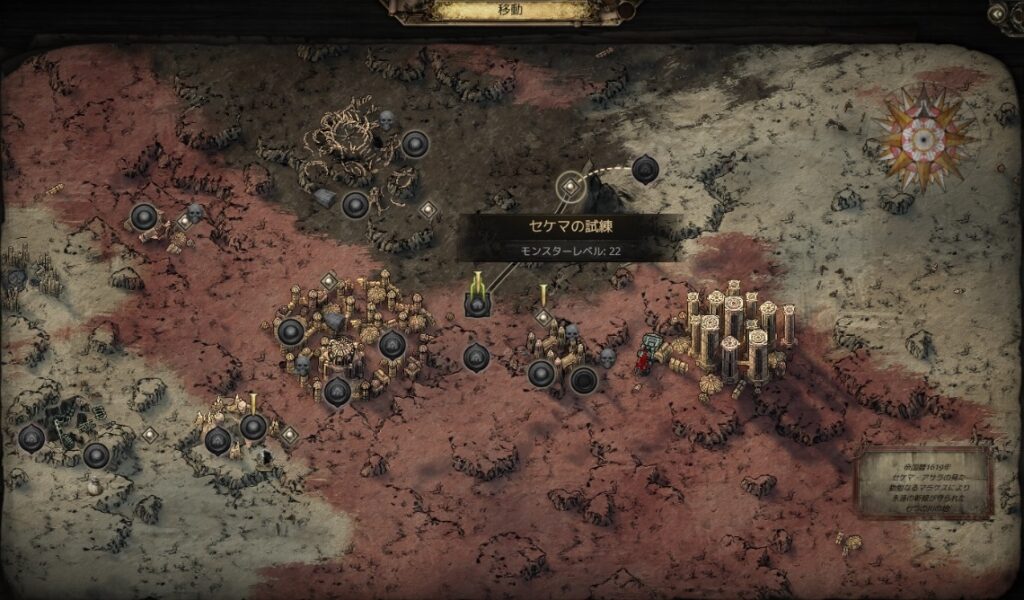Pick the round node with golden pin in southwest camp
Screen dimensions: 1024x600
pyautogui.click(x=253, y=427)
